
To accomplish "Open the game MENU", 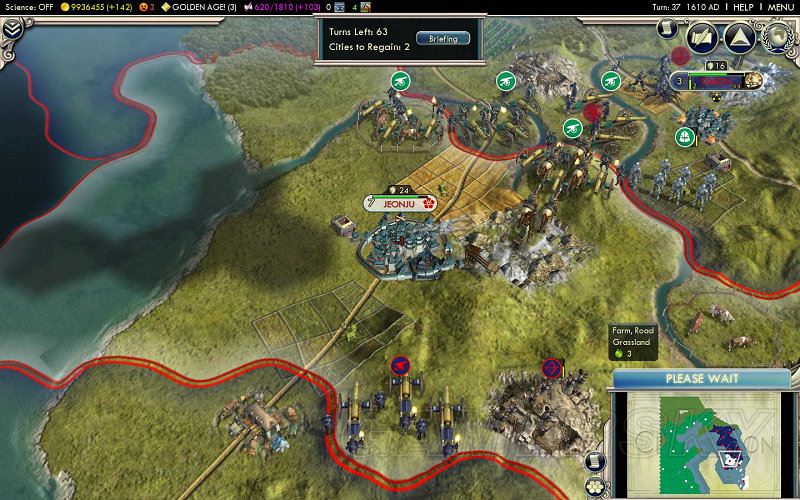I will coord(780,7).
